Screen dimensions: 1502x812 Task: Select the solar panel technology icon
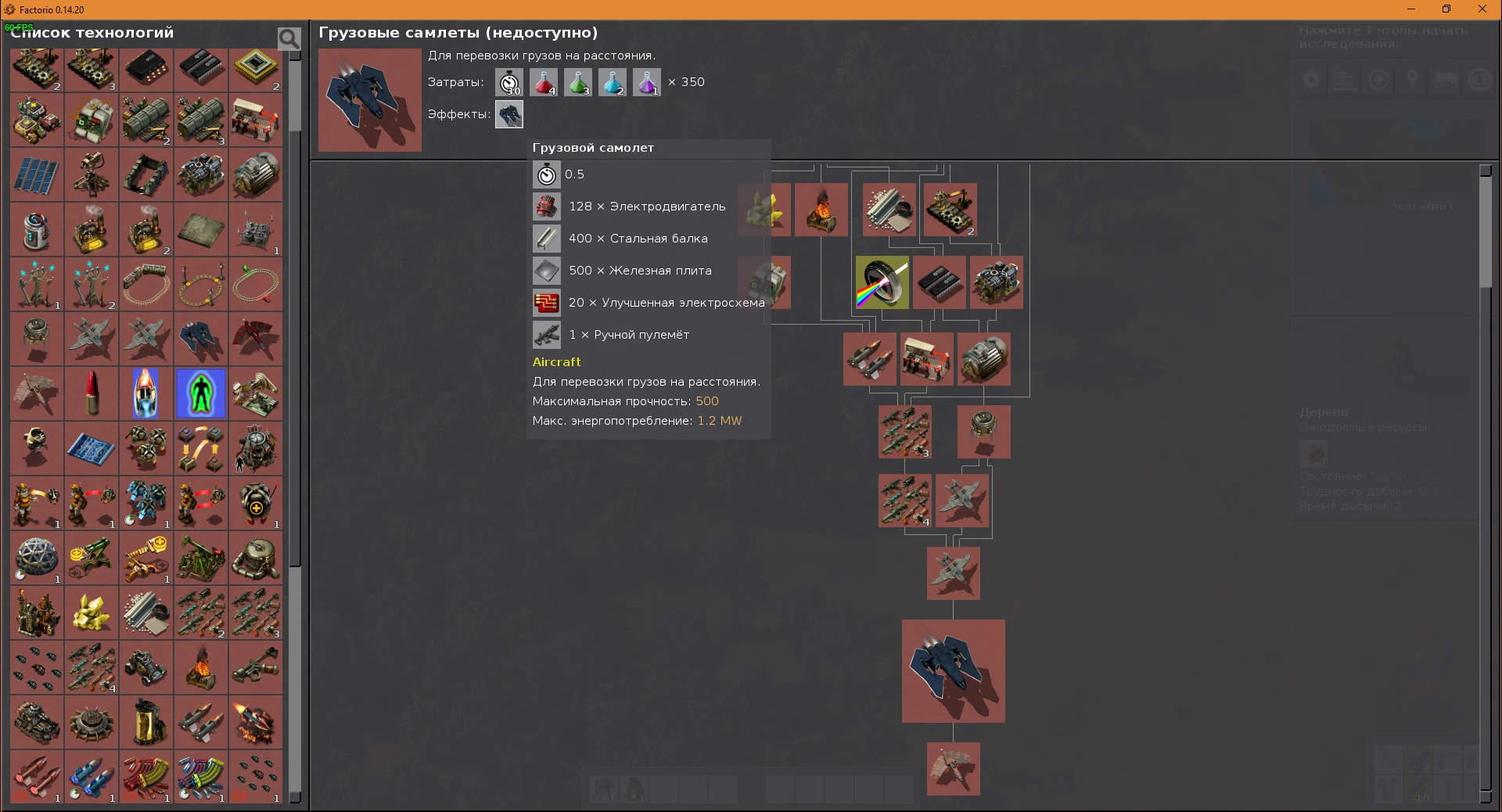click(x=35, y=174)
